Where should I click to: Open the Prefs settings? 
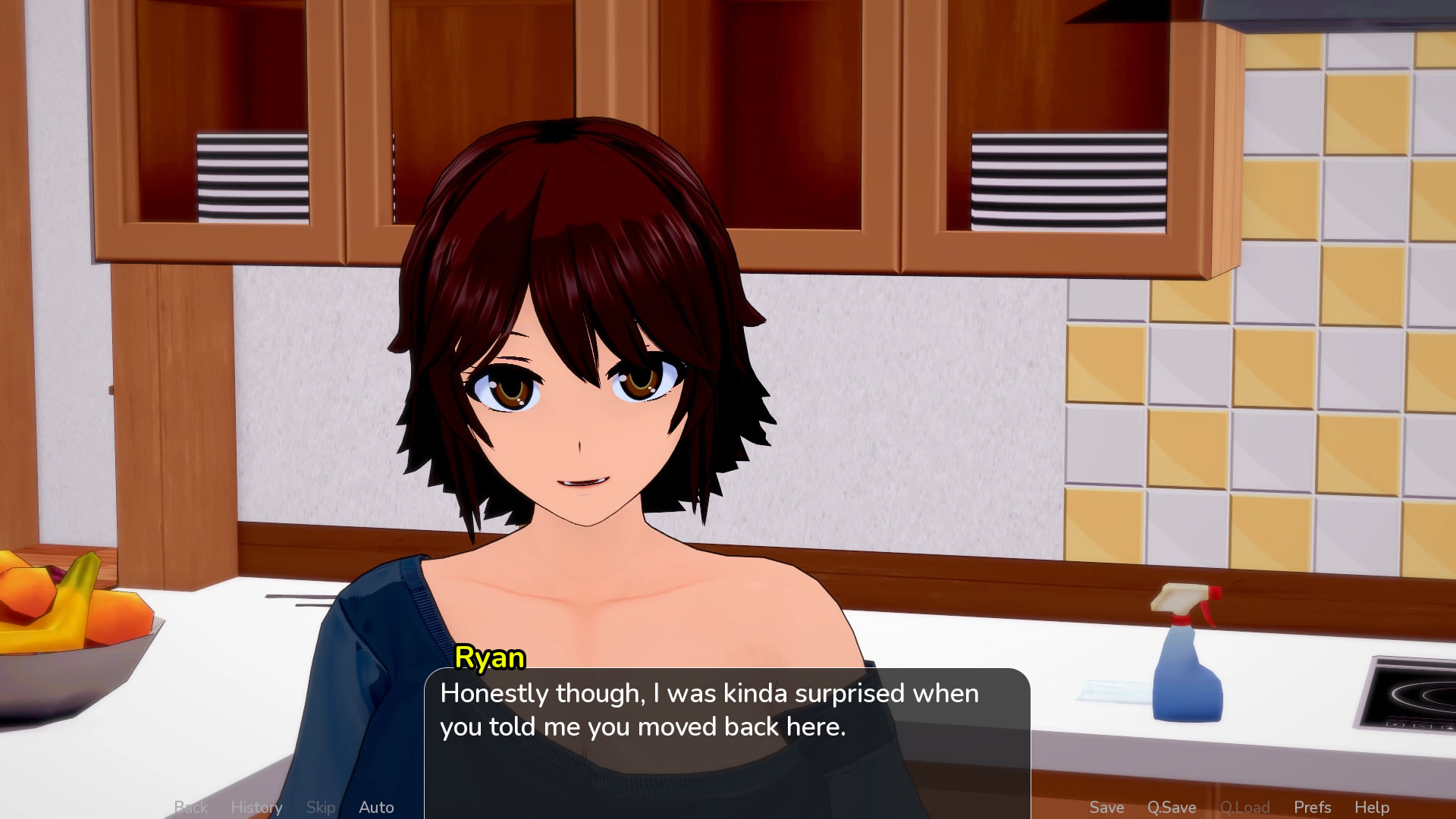pyautogui.click(x=1312, y=807)
